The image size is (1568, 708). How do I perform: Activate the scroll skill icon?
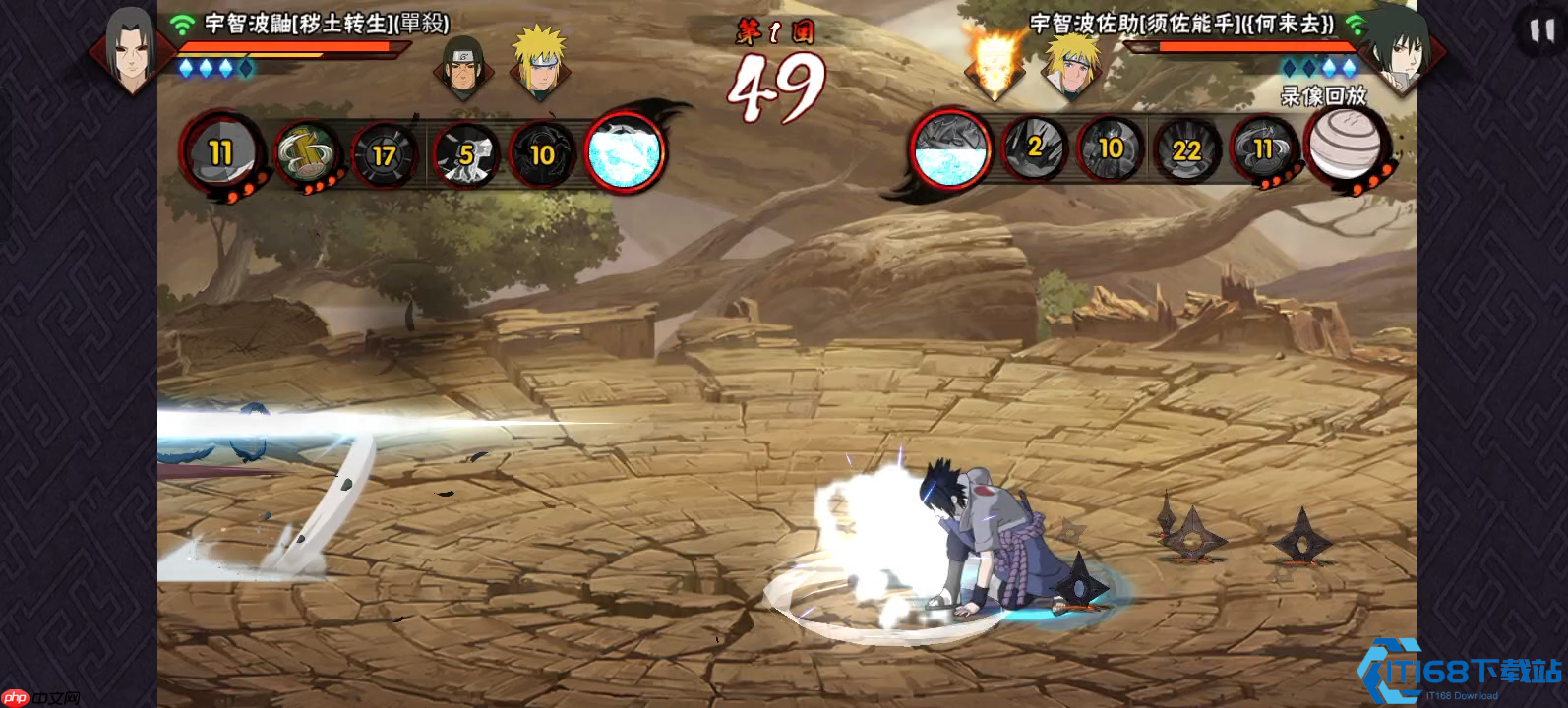pos(305,154)
